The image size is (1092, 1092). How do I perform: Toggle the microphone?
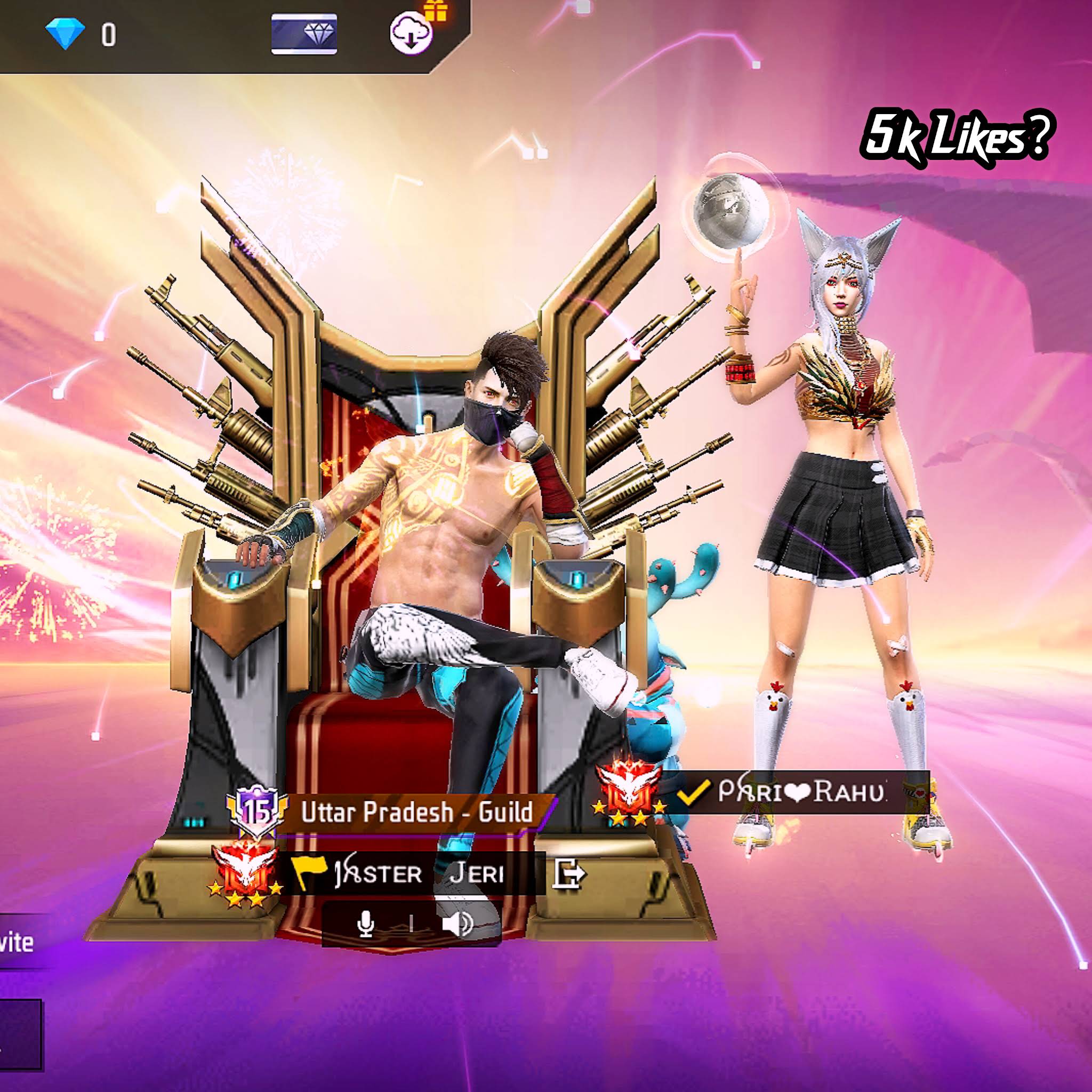tap(366, 925)
